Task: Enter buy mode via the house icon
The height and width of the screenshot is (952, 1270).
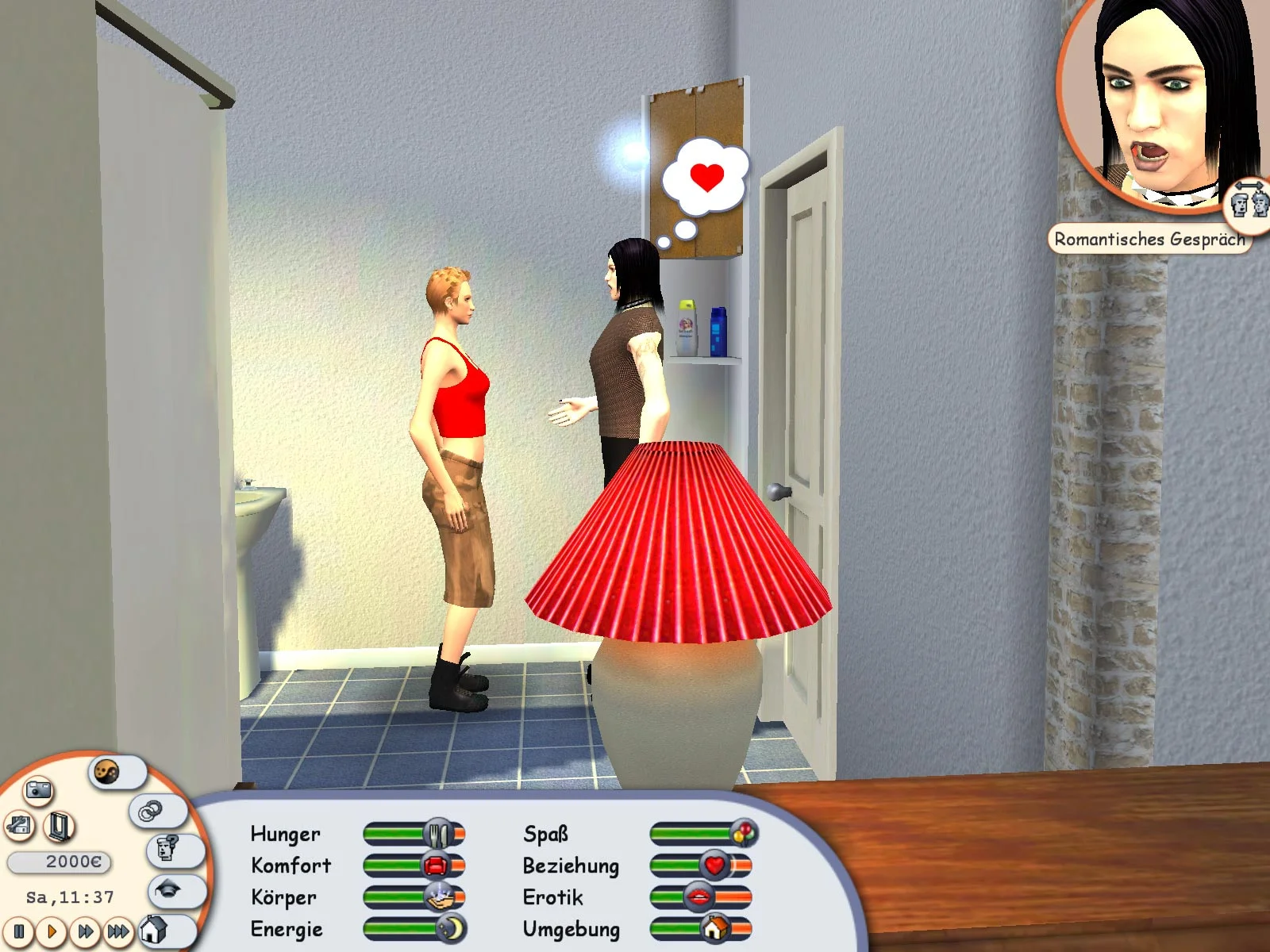Action: [155, 930]
